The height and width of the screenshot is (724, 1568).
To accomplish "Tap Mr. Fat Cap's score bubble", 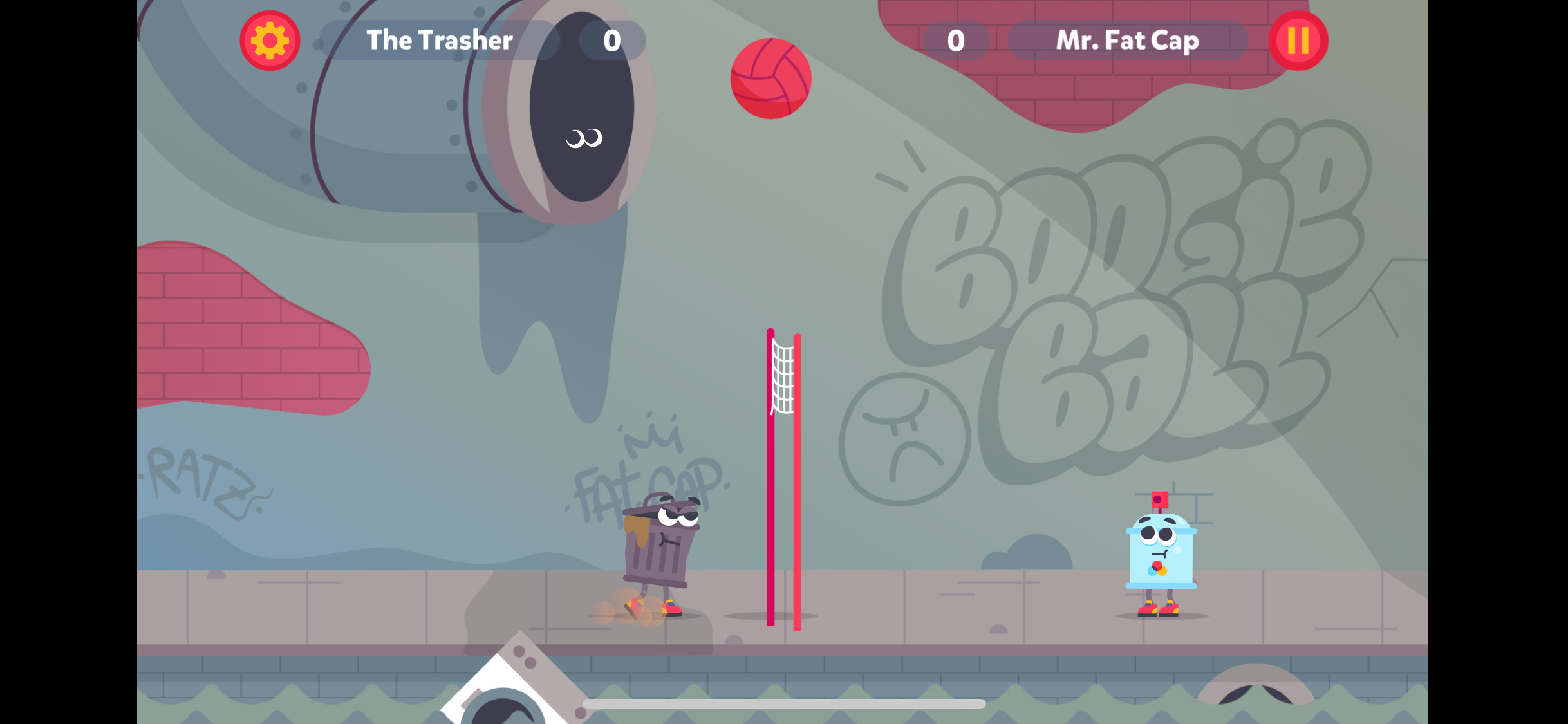I will pyautogui.click(x=955, y=40).
